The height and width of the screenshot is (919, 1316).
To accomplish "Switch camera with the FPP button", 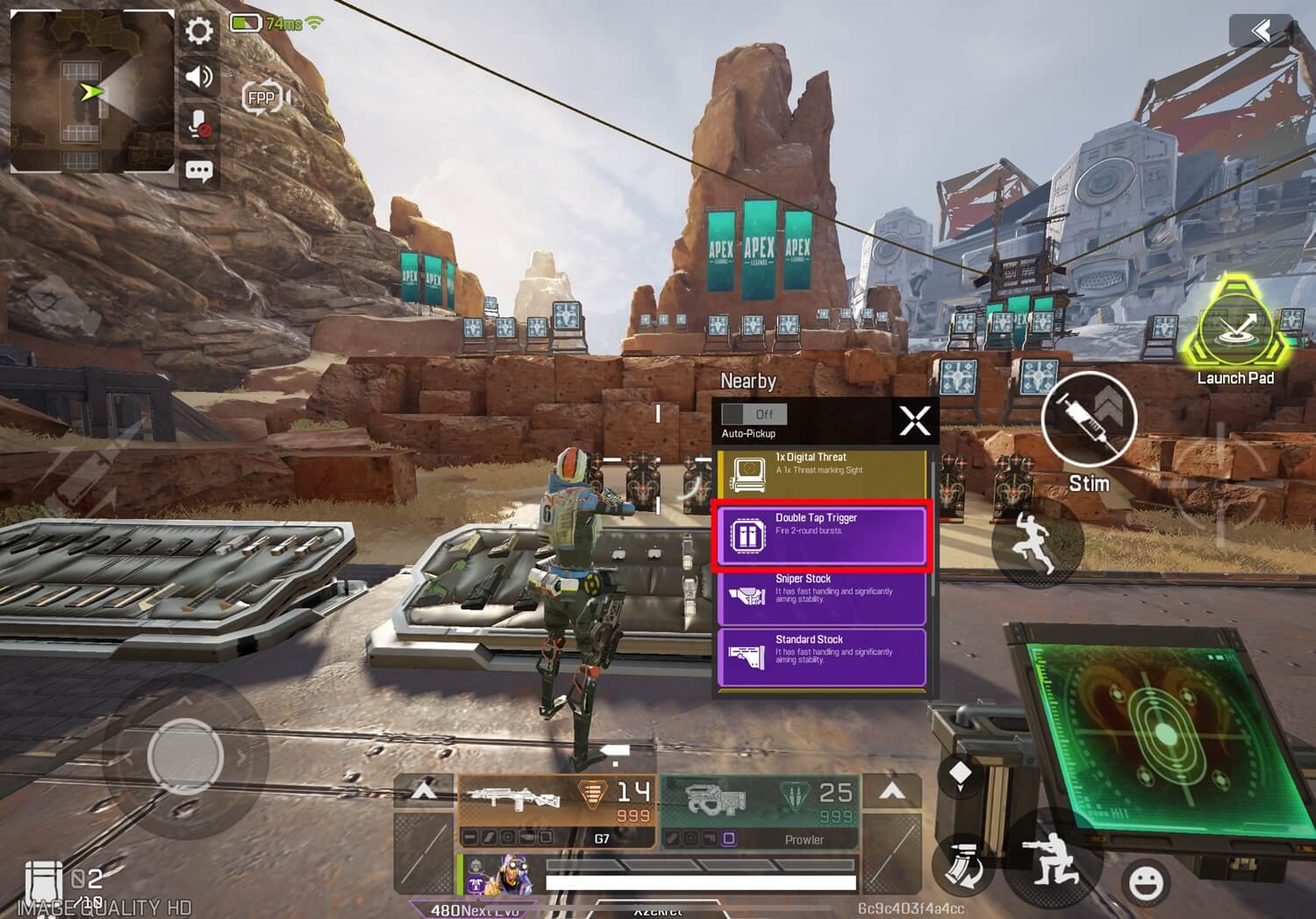I will [264, 97].
